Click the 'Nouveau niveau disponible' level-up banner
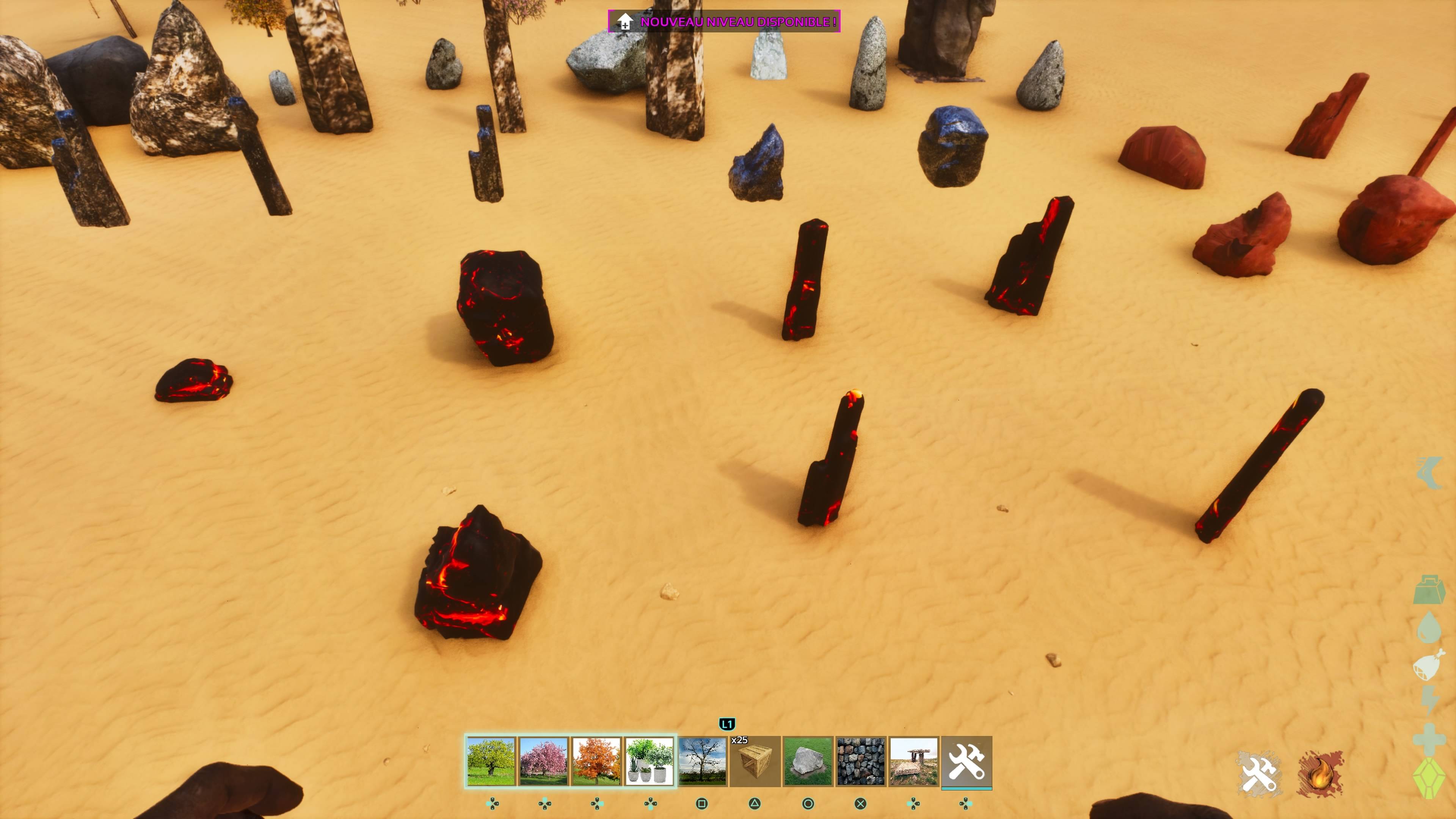This screenshot has height=819, width=1456. pyautogui.click(x=724, y=22)
